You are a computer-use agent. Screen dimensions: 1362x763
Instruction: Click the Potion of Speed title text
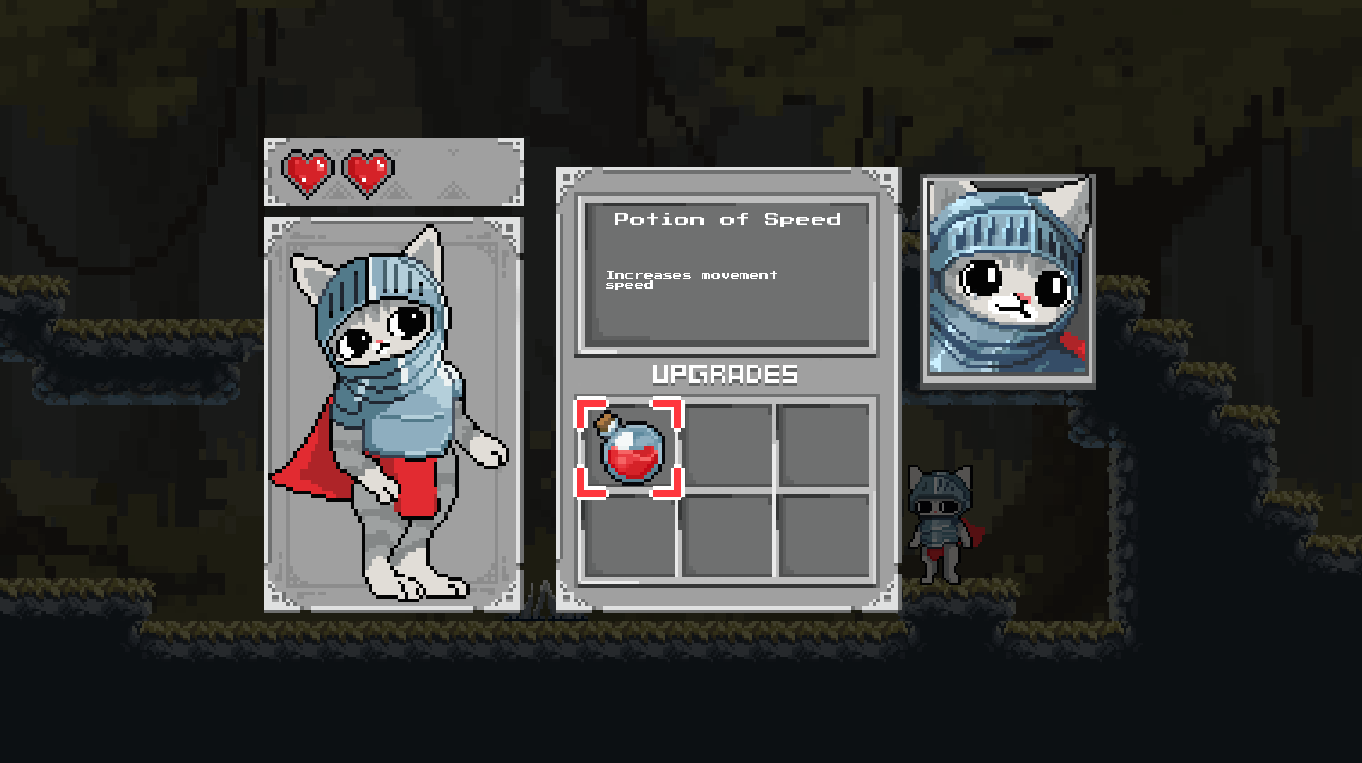click(728, 219)
